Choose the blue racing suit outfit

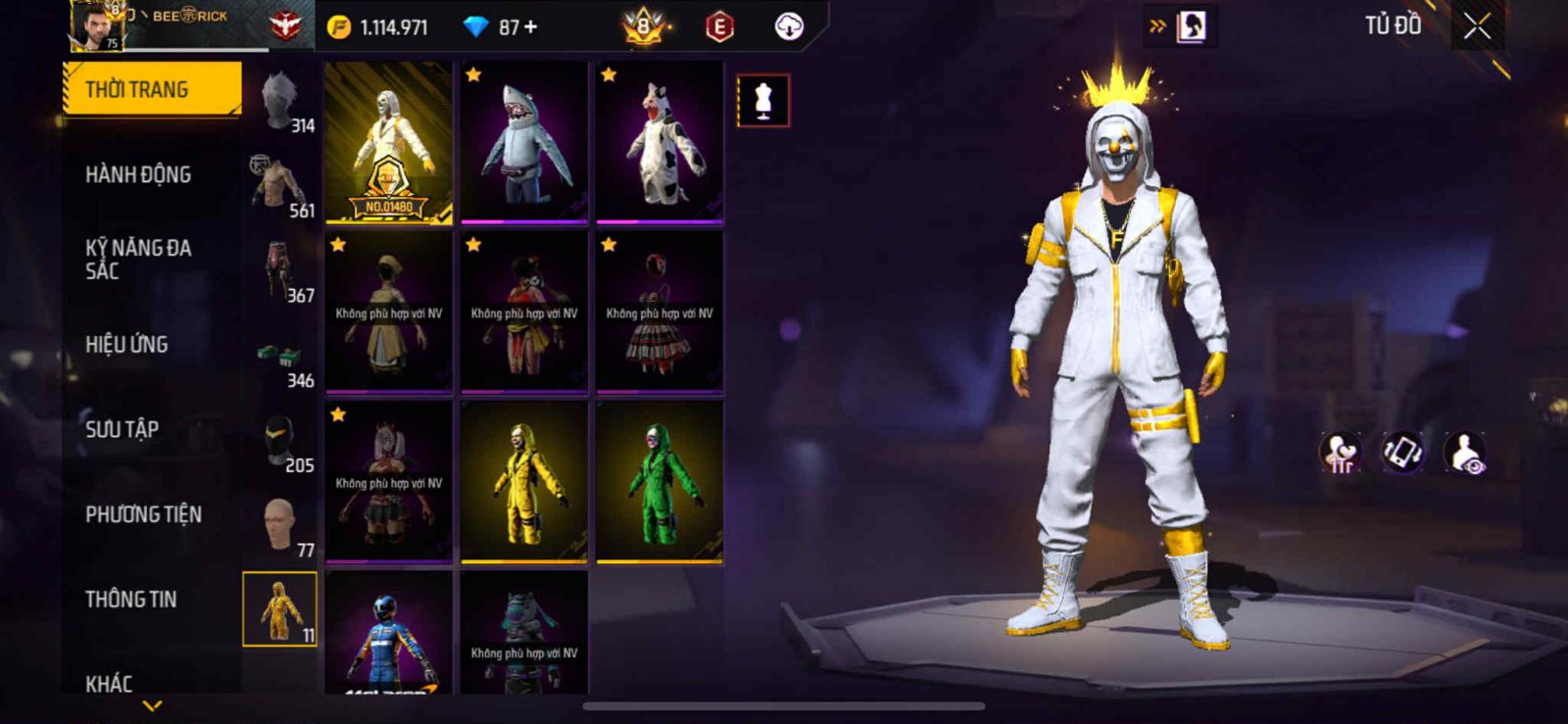coord(389,634)
